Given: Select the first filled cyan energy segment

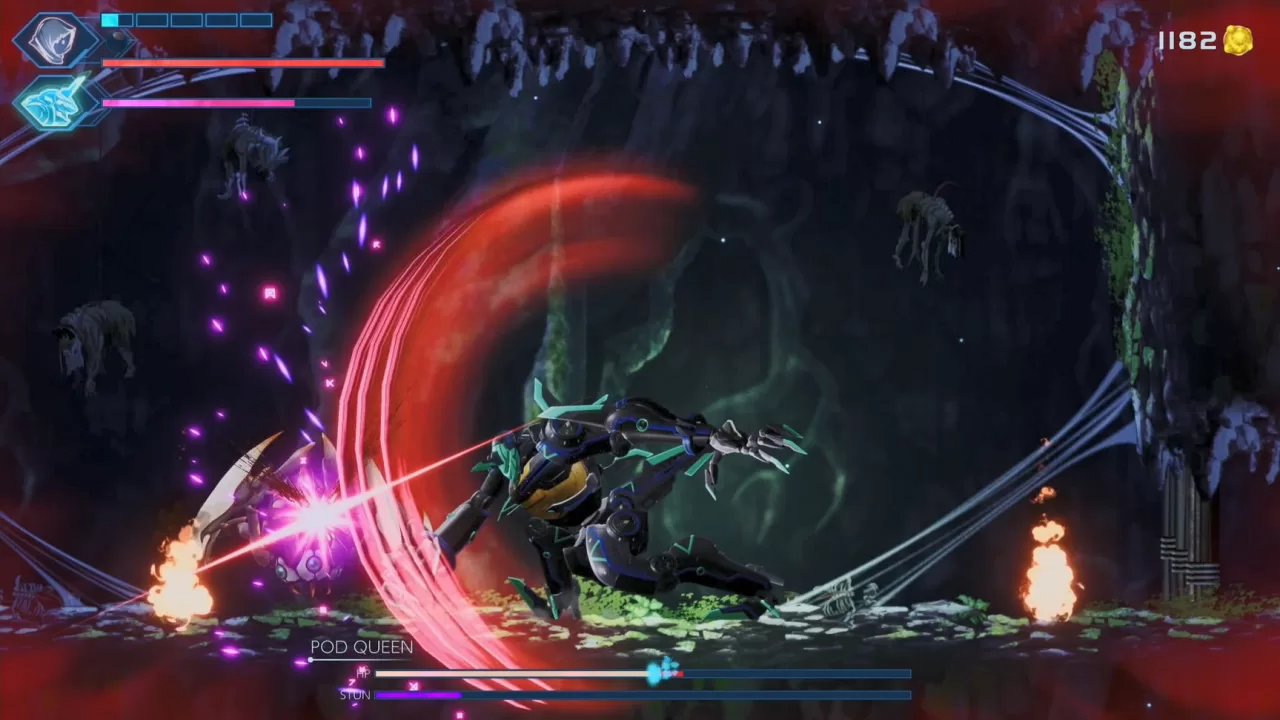Looking at the screenshot, I should coord(110,19).
